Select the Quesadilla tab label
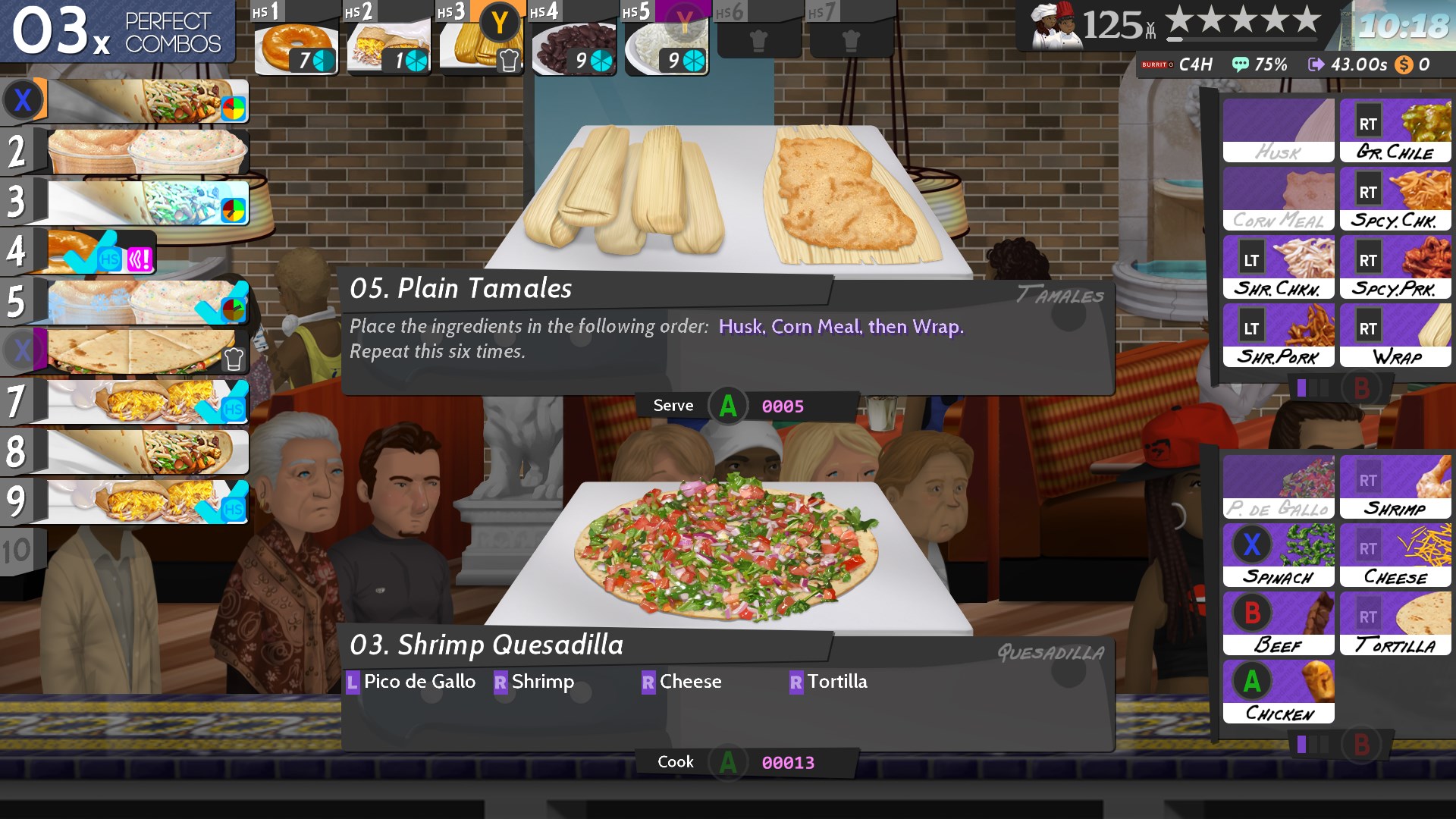1456x819 pixels. click(x=1053, y=652)
